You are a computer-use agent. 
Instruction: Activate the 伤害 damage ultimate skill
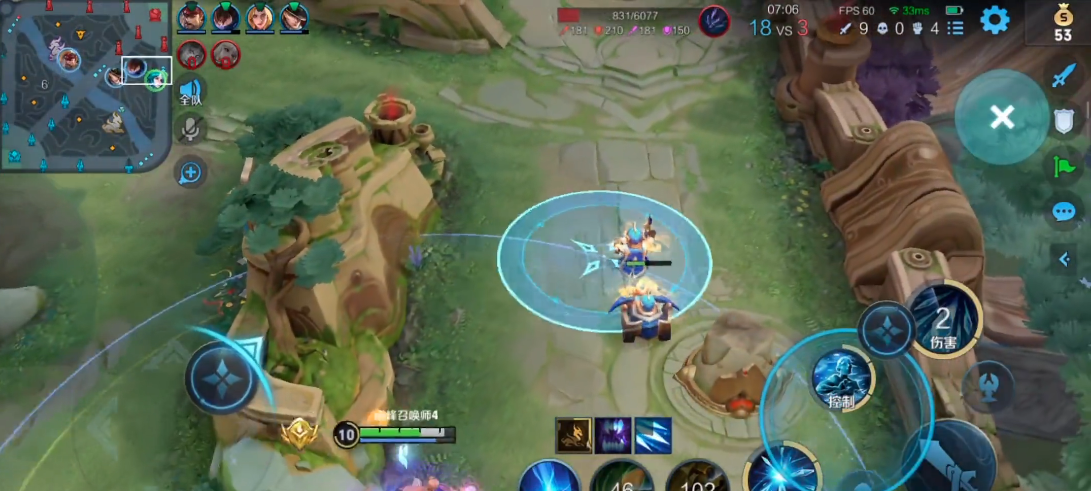click(x=943, y=322)
